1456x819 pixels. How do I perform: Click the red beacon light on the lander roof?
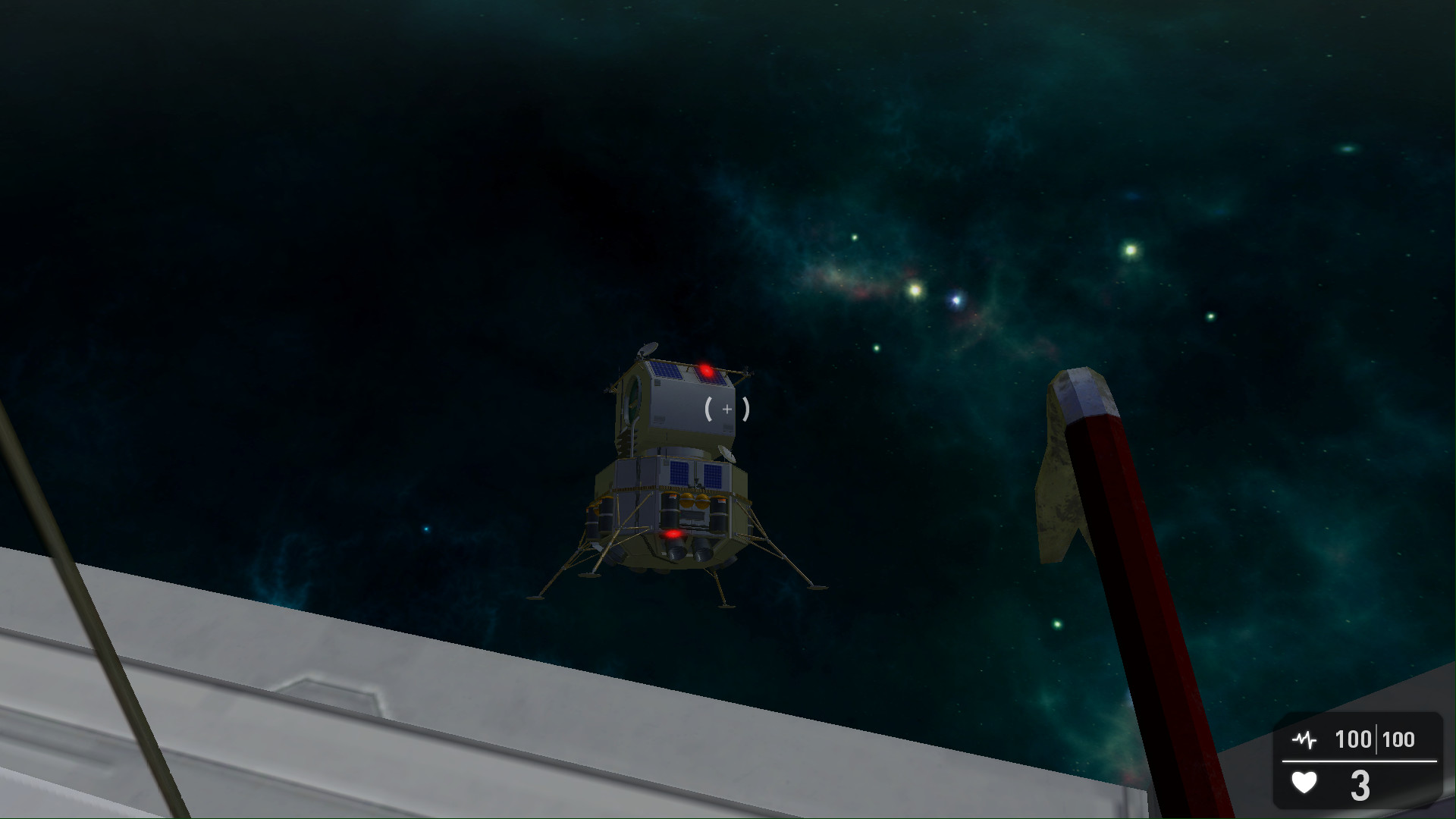point(705,369)
